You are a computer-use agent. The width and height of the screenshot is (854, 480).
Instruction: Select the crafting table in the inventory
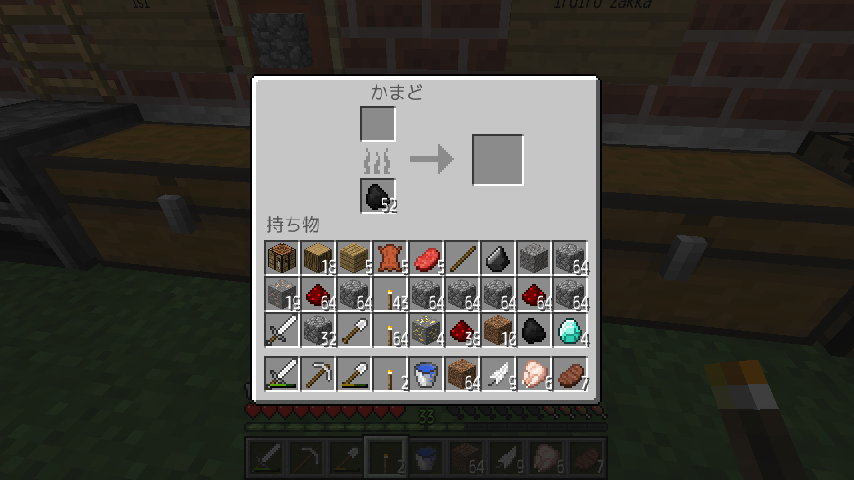point(282,258)
